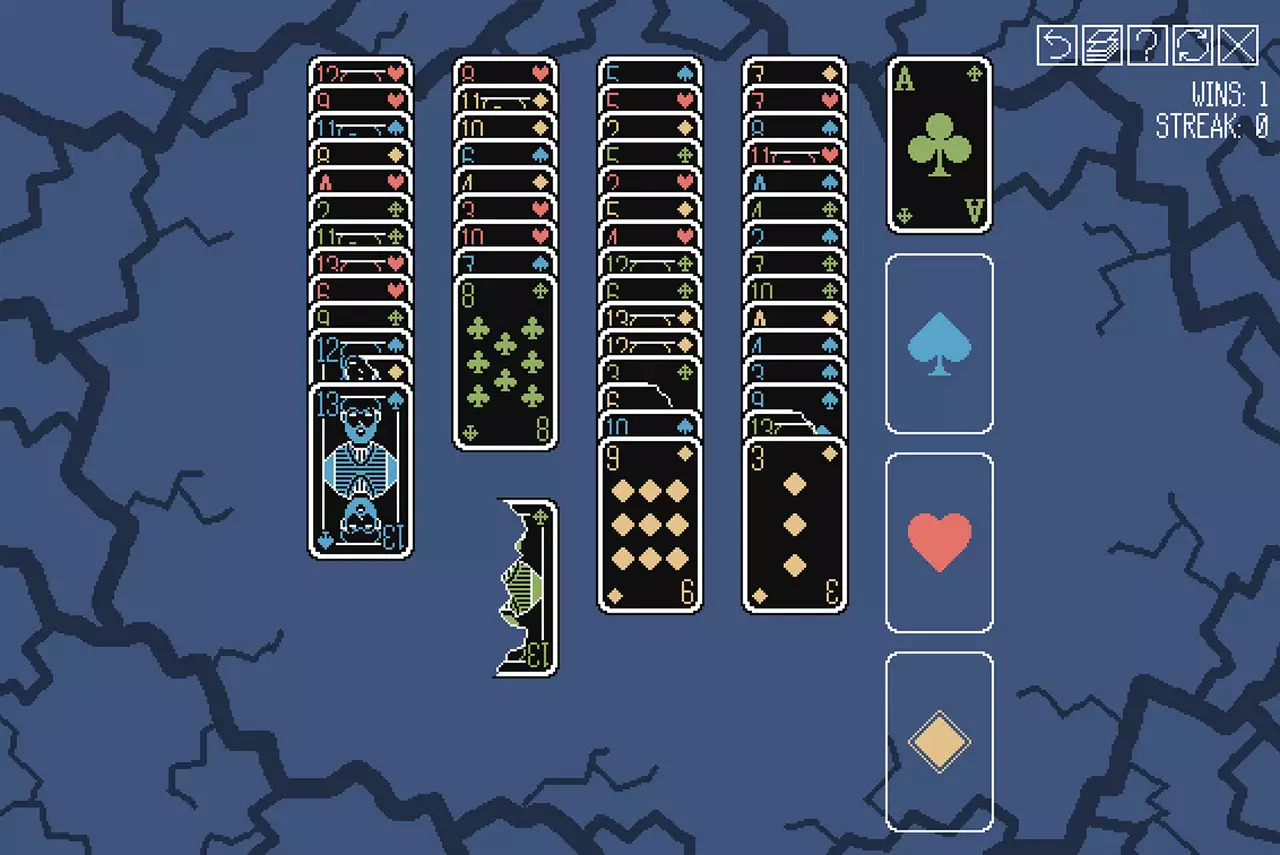
Task: Select the Queen of Hearts atop the first column
Action: coord(358,72)
